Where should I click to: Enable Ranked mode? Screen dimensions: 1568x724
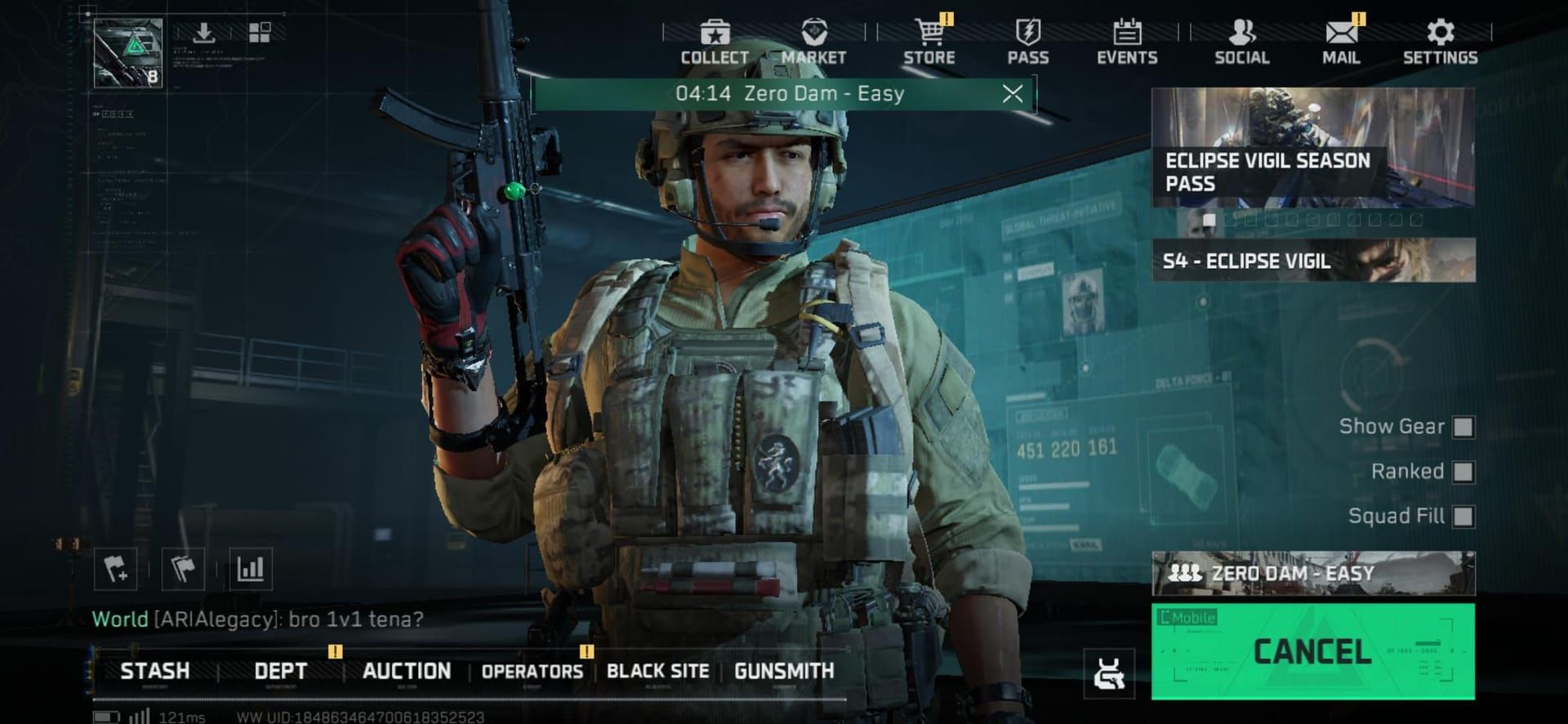[x=1464, y=472]
